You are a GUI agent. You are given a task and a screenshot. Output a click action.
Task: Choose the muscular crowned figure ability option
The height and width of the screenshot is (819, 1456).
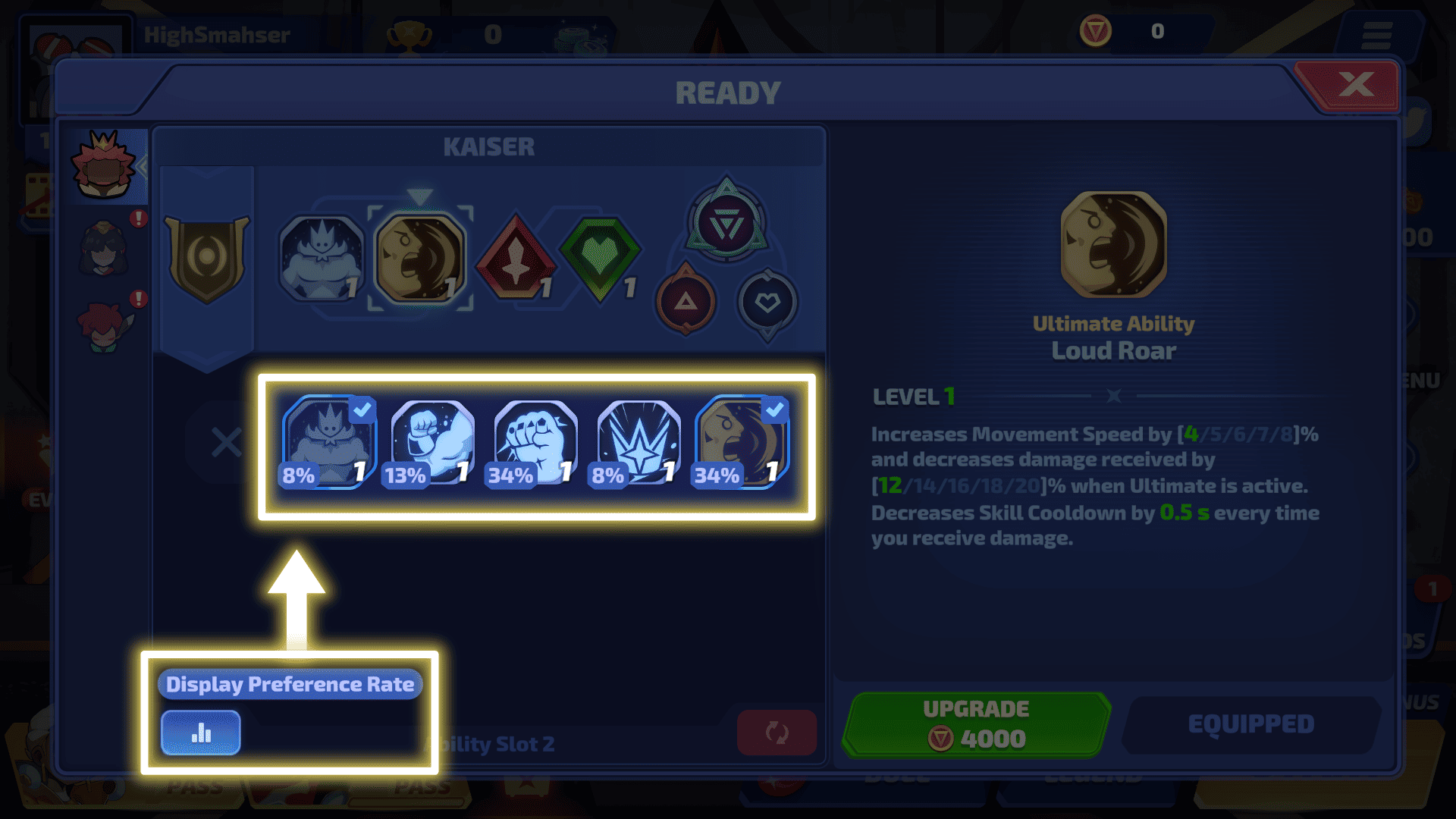pos(329,443)
